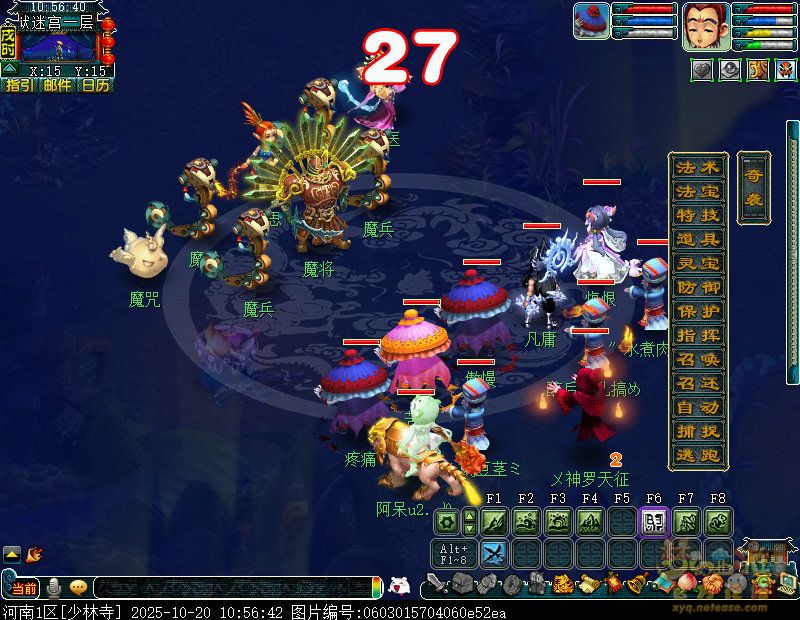Open the 日历 calendar button

pos(96,85)
